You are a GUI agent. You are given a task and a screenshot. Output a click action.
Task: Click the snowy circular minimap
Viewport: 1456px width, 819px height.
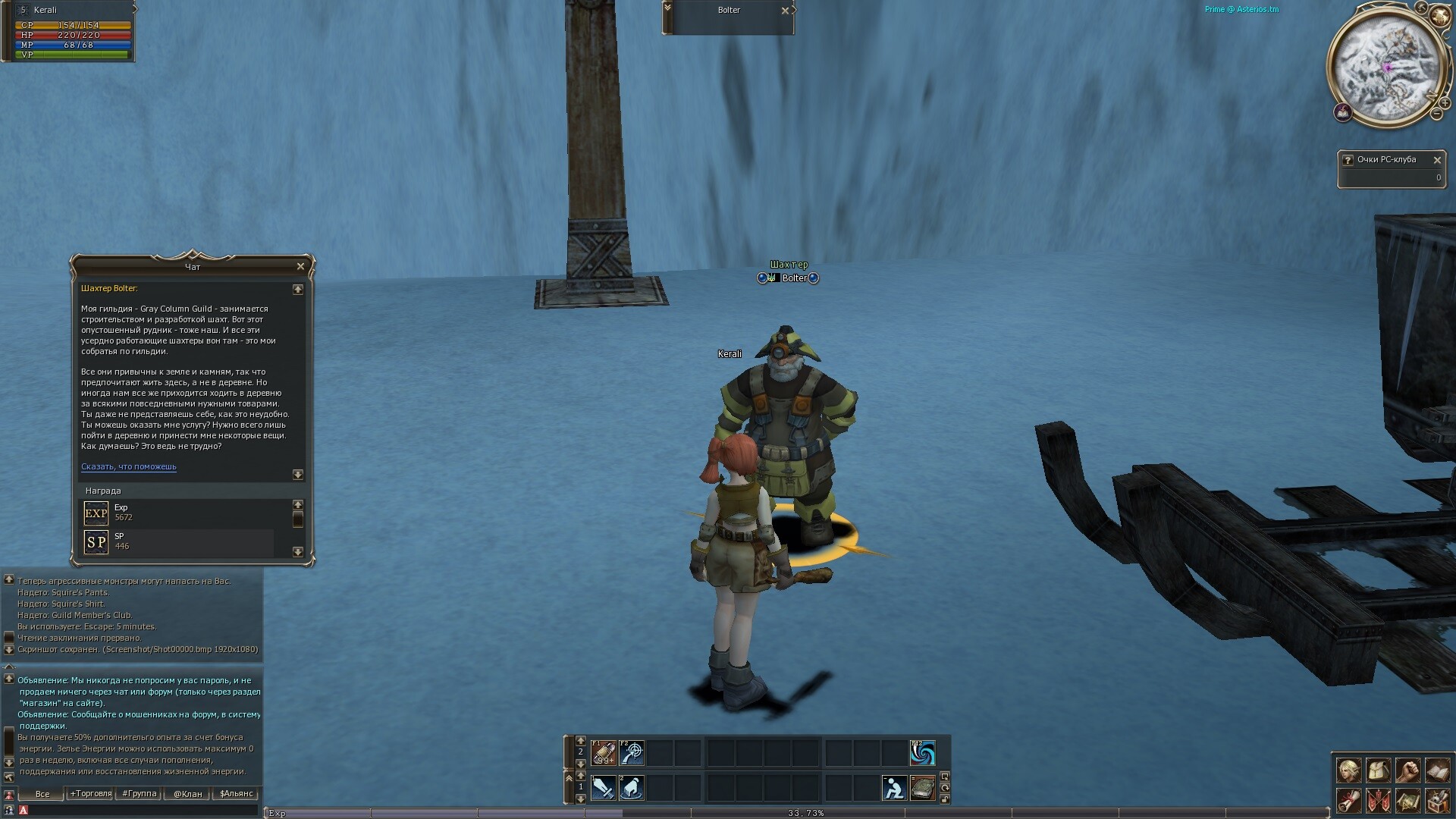1385,70
